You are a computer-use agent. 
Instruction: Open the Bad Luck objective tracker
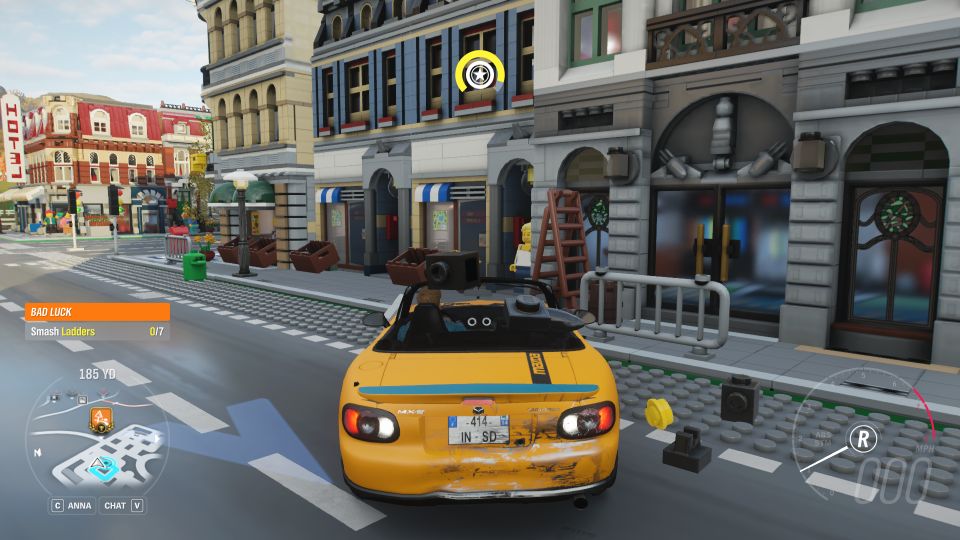(x=96, y=312)
